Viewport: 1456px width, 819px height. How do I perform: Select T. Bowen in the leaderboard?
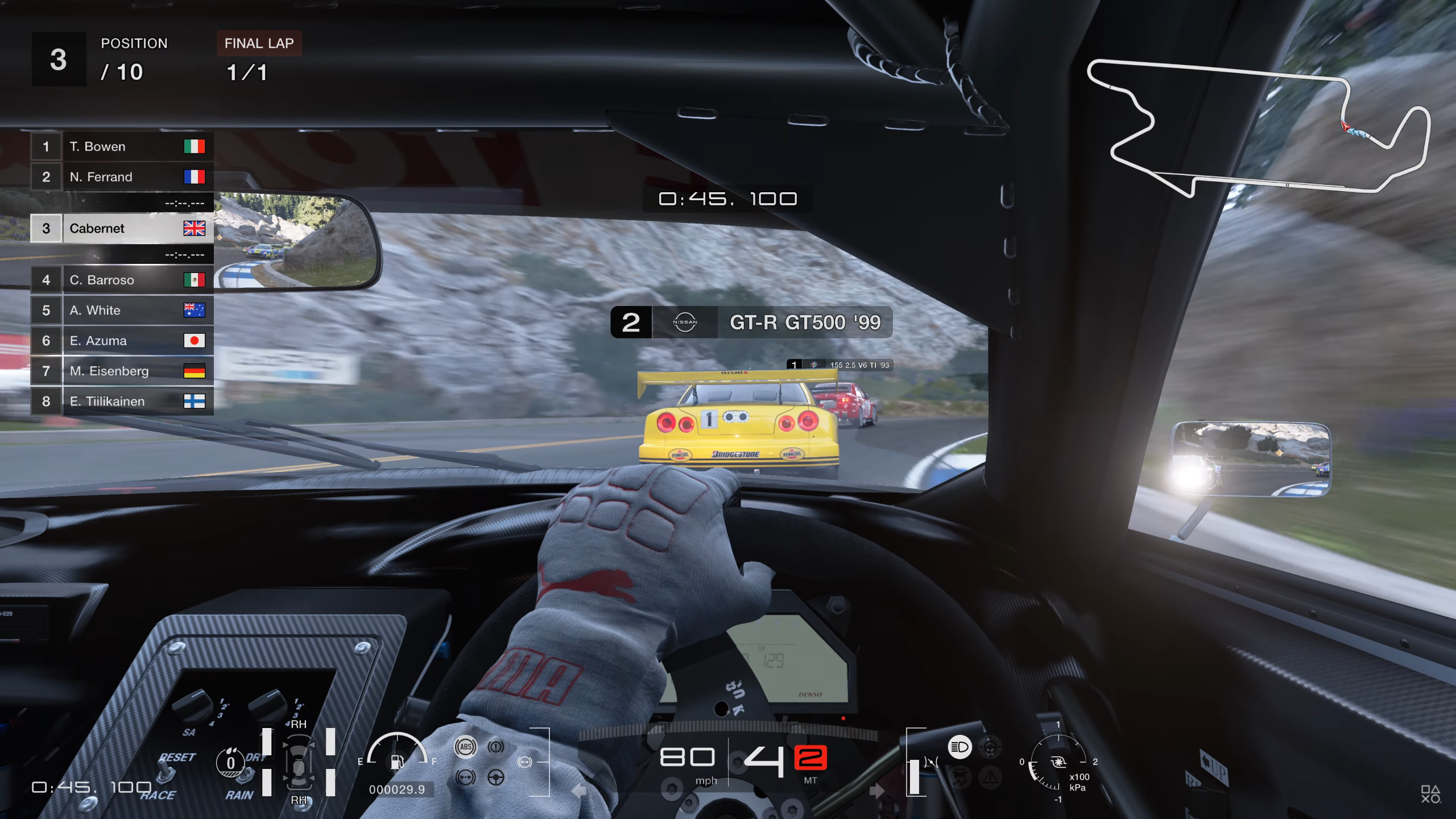(122, 147)
